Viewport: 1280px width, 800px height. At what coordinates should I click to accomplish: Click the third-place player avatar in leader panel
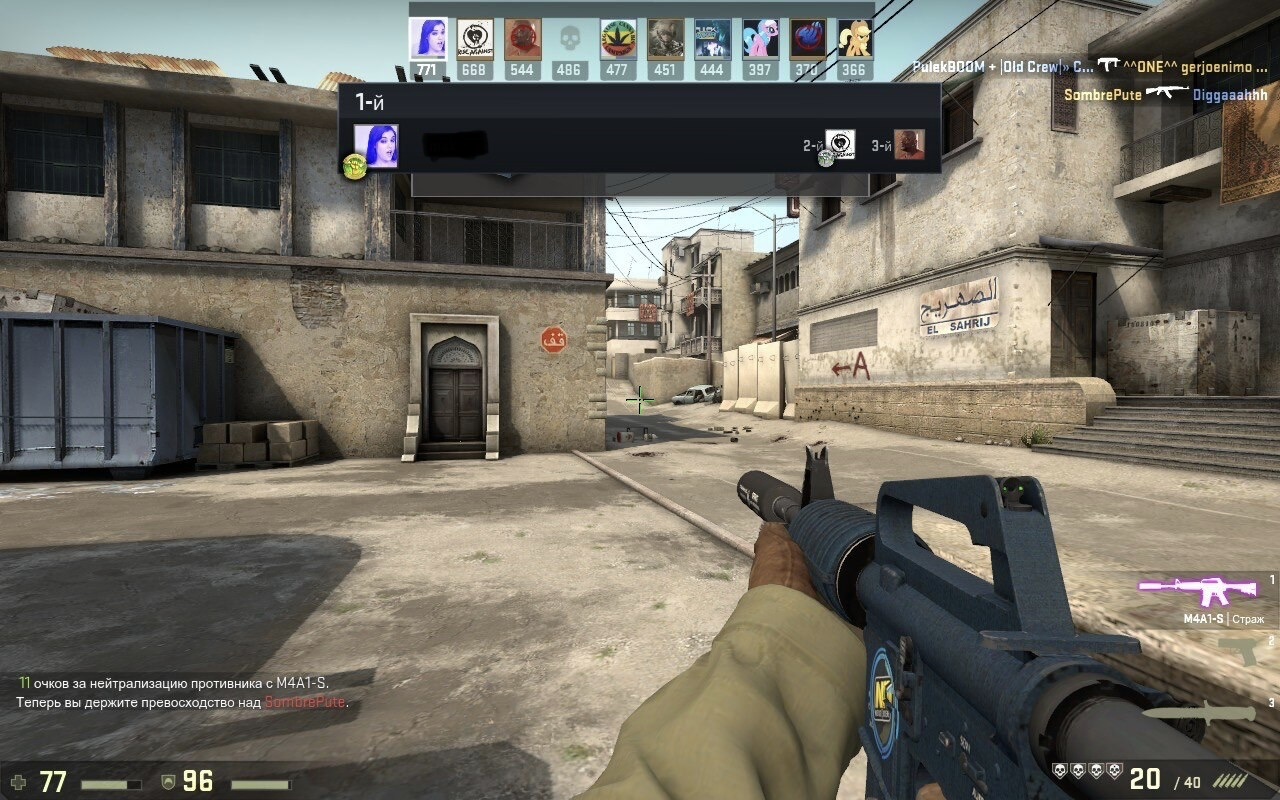coord(909,145)
